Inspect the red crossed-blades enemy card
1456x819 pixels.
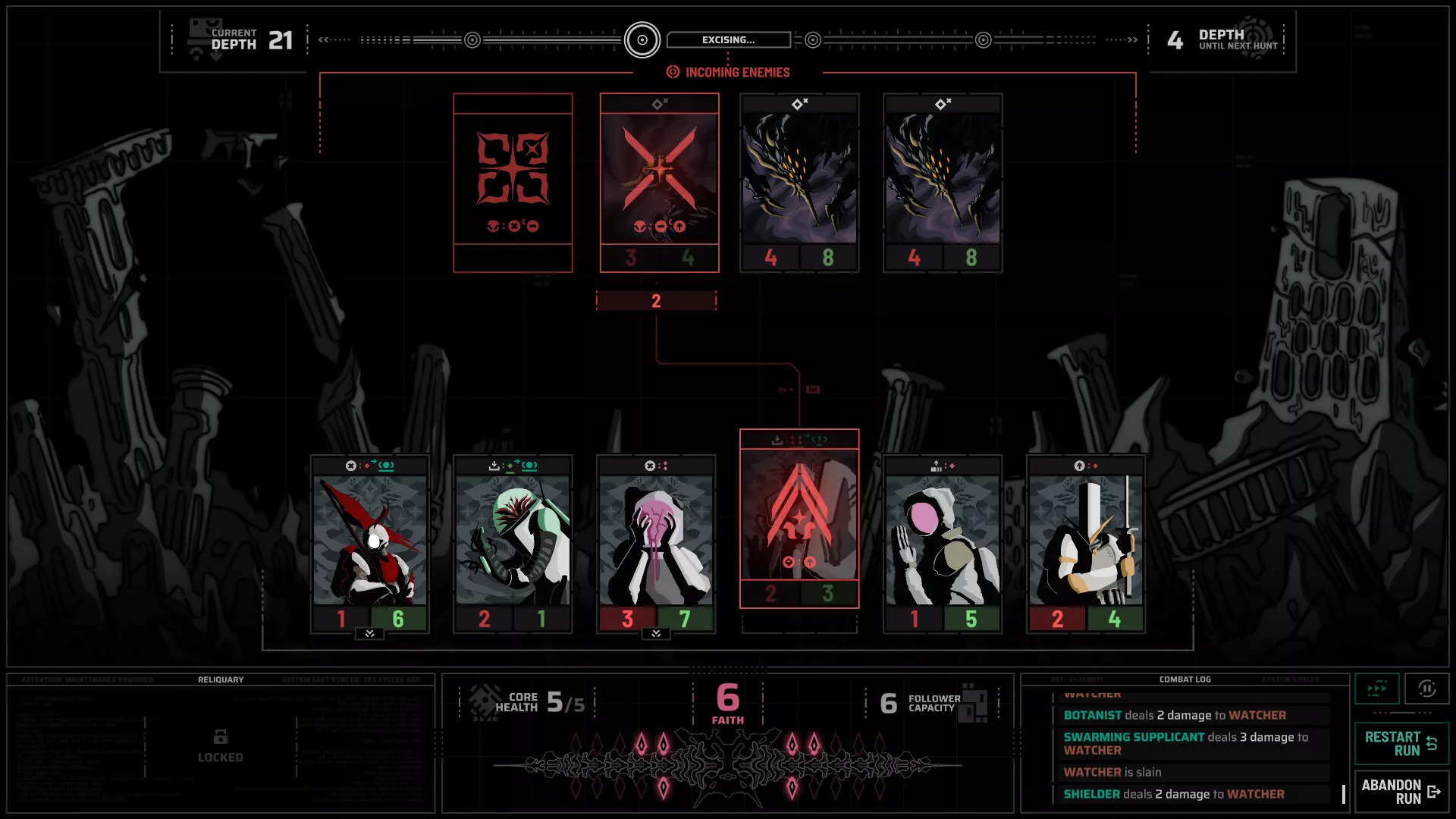pos(659,183)
